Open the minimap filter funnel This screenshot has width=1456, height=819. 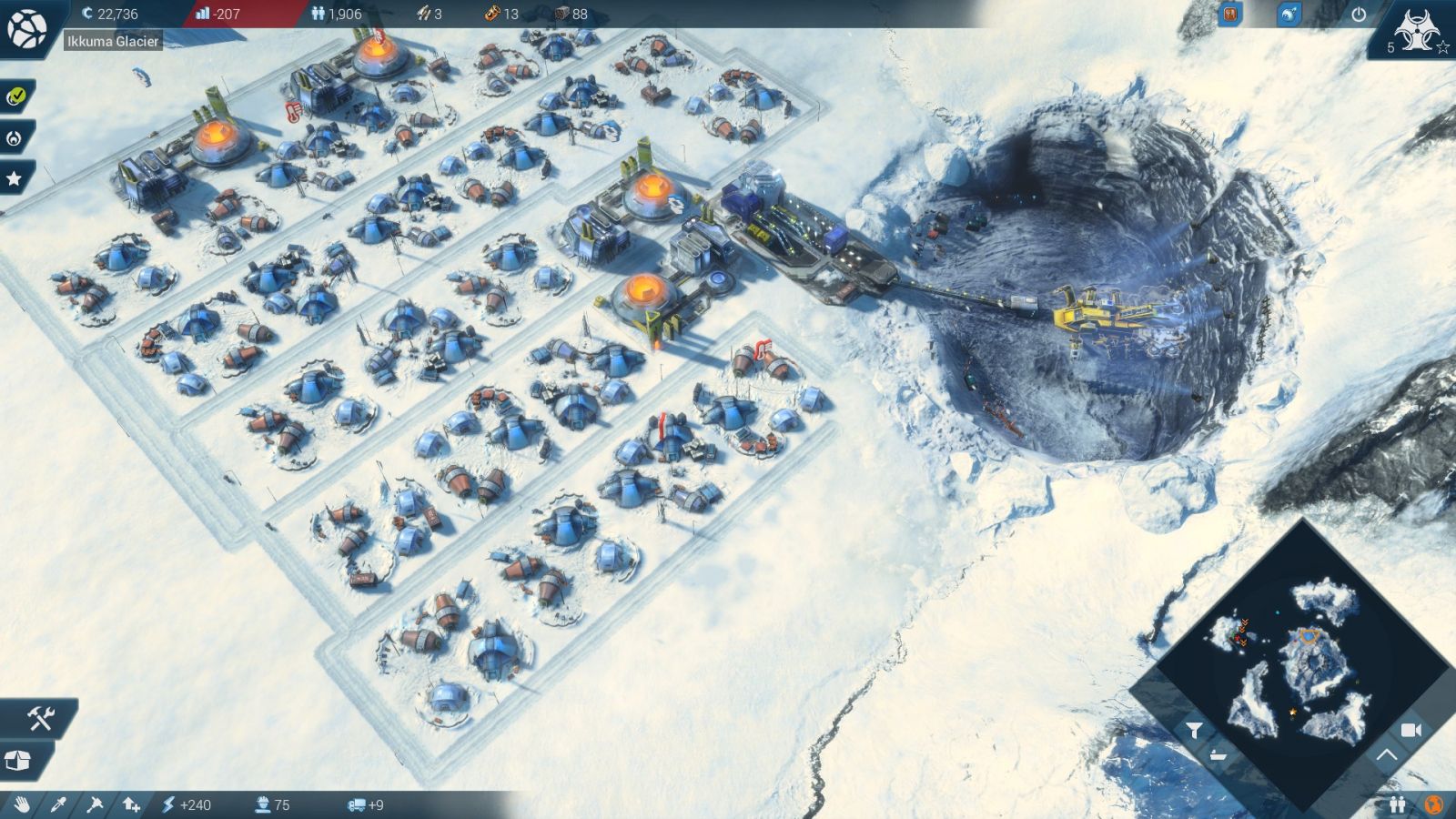pos(1194,730)
